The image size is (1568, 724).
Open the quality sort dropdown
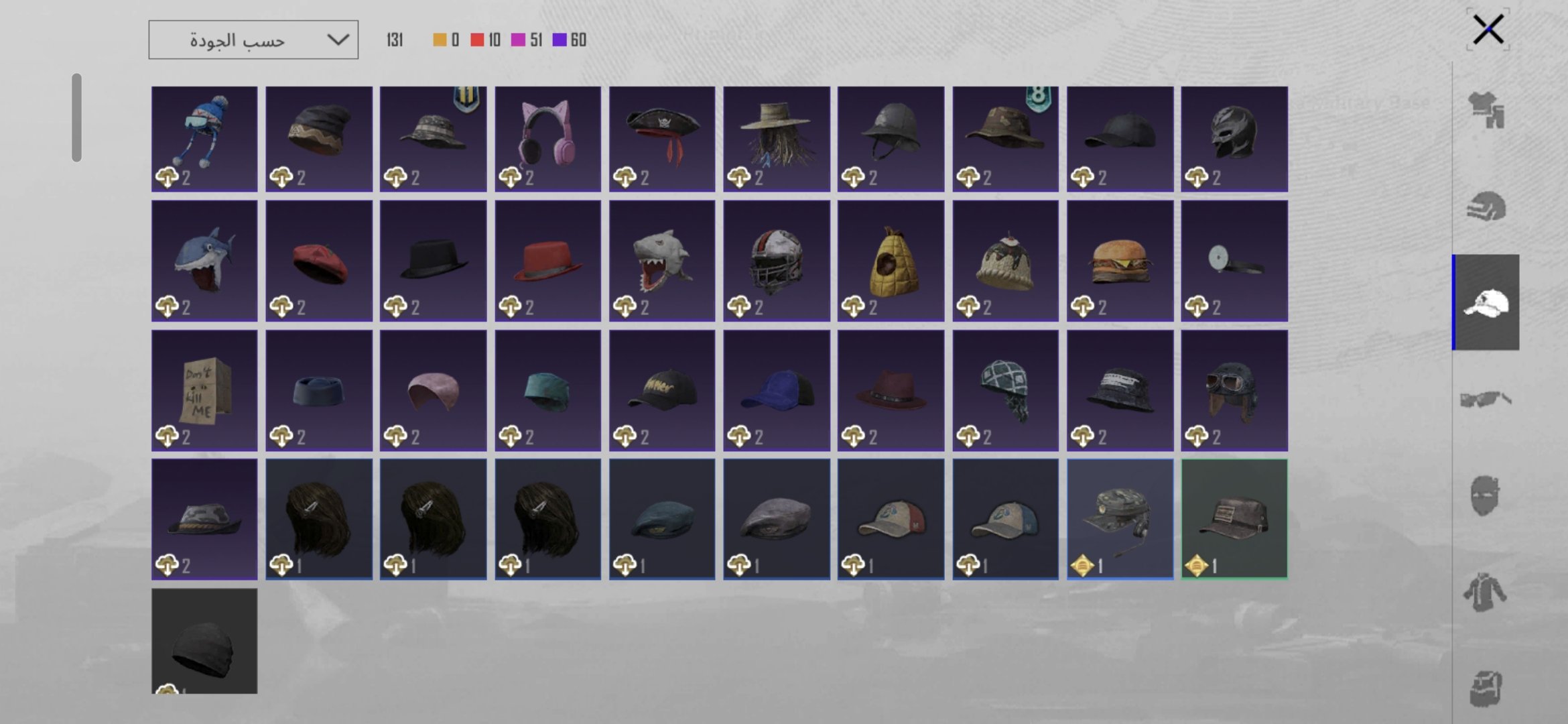pyautogui.click(x=253, y=40)
